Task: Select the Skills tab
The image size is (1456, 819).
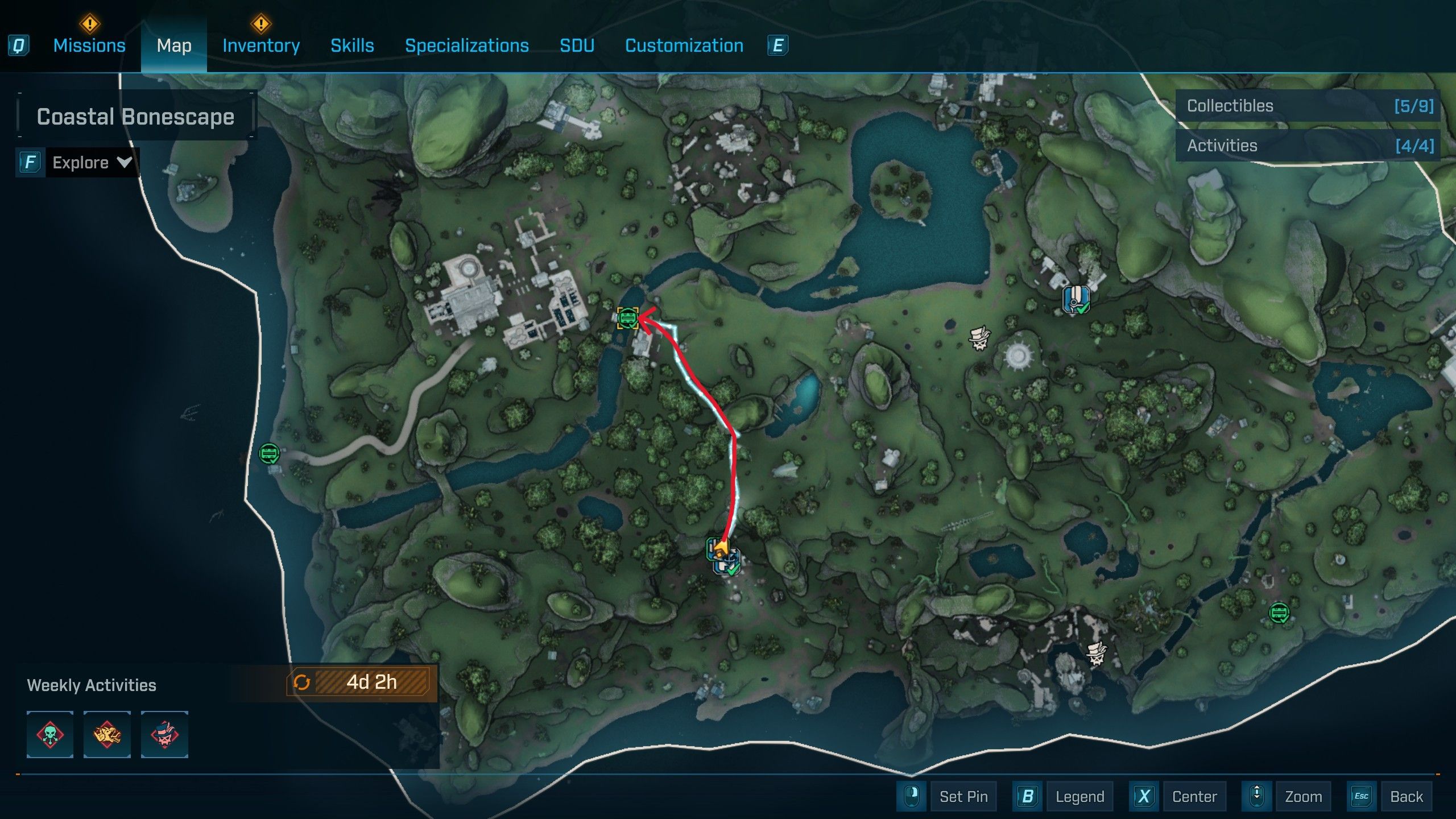Action: click(x=352, y=45)
